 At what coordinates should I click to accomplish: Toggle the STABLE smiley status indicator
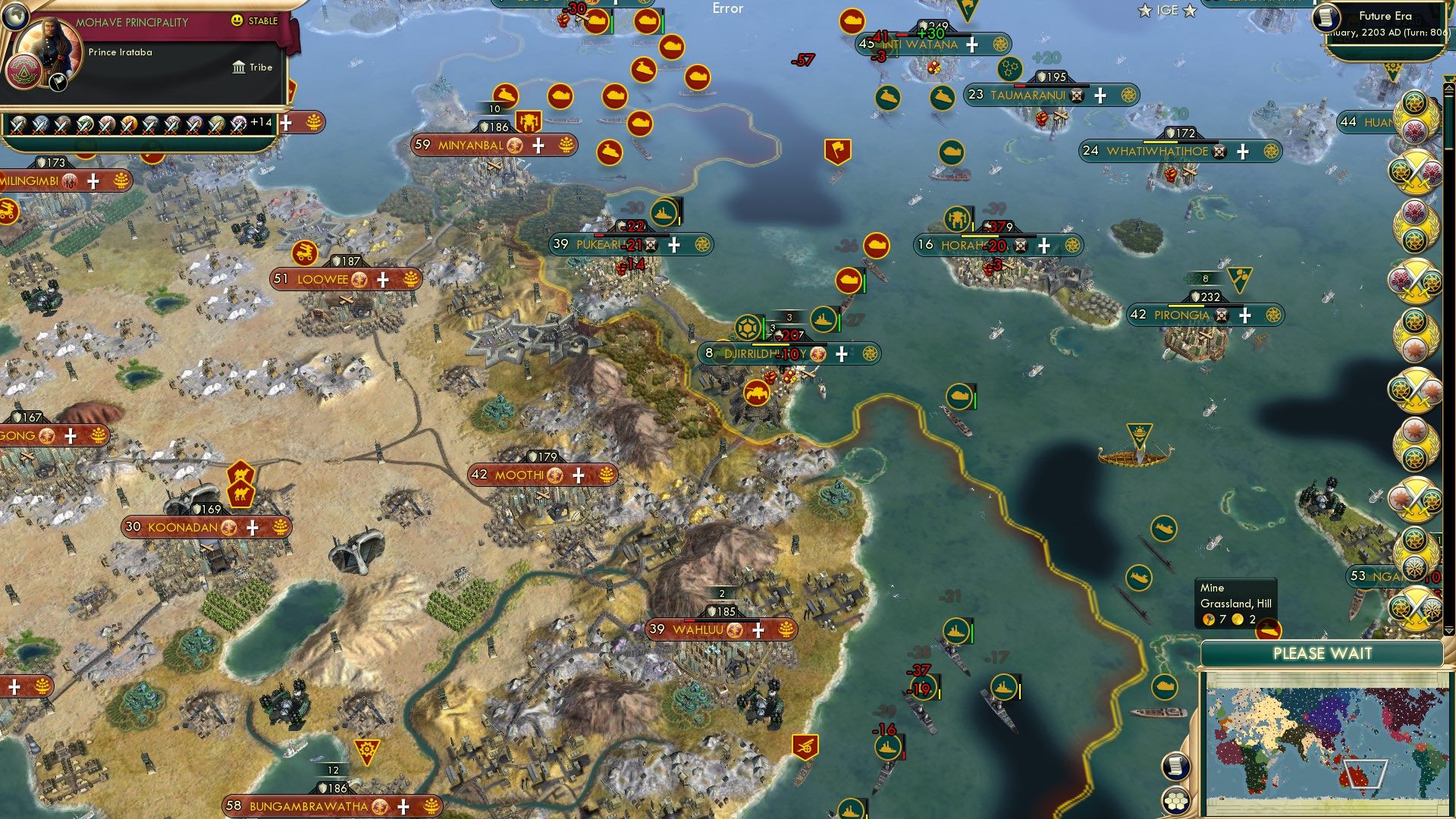coord(237,20)
